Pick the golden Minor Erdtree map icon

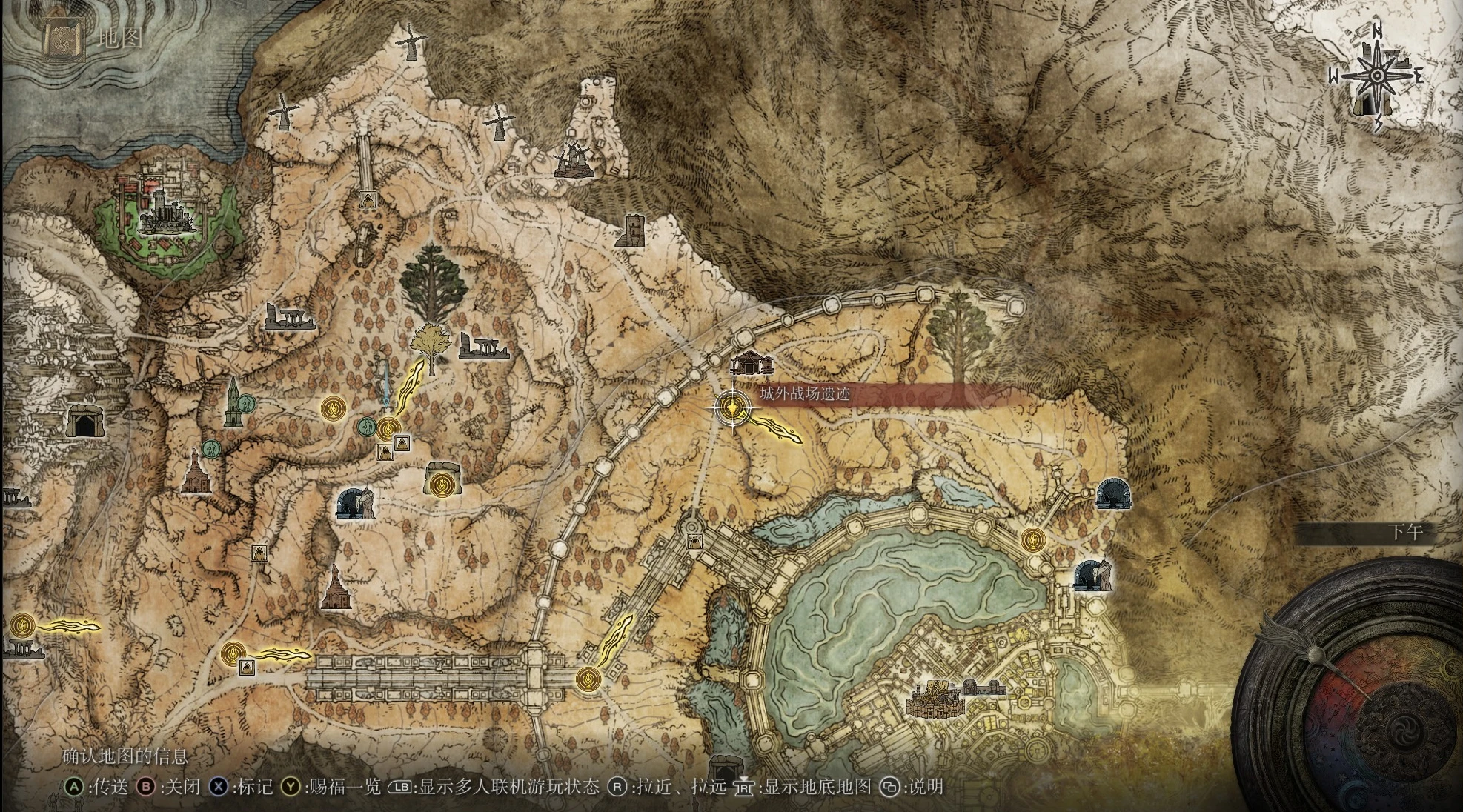tap(428, 345)
